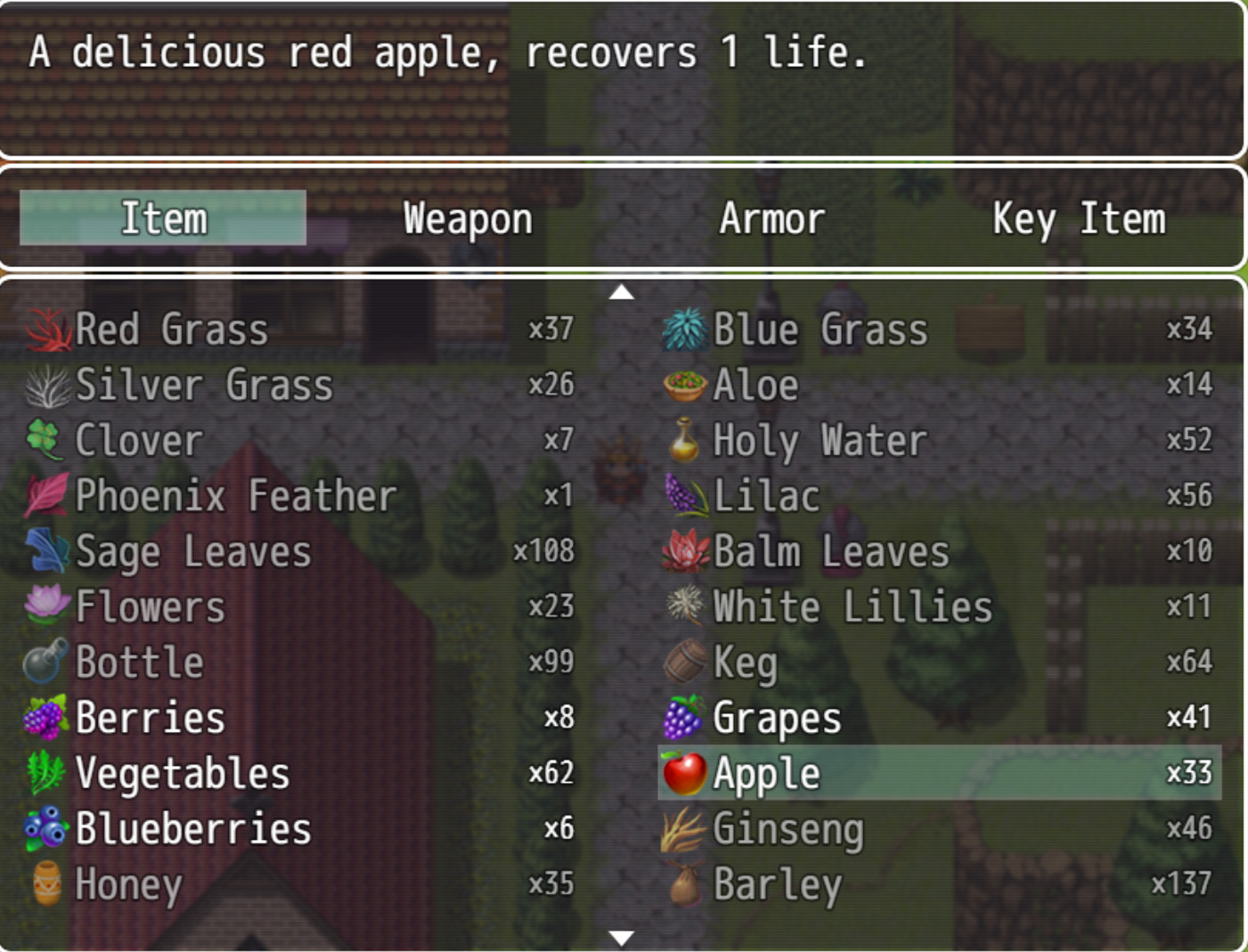Select the Grapes icon
The height and width of the screenshot is (952, 1248).
point(682,718)
